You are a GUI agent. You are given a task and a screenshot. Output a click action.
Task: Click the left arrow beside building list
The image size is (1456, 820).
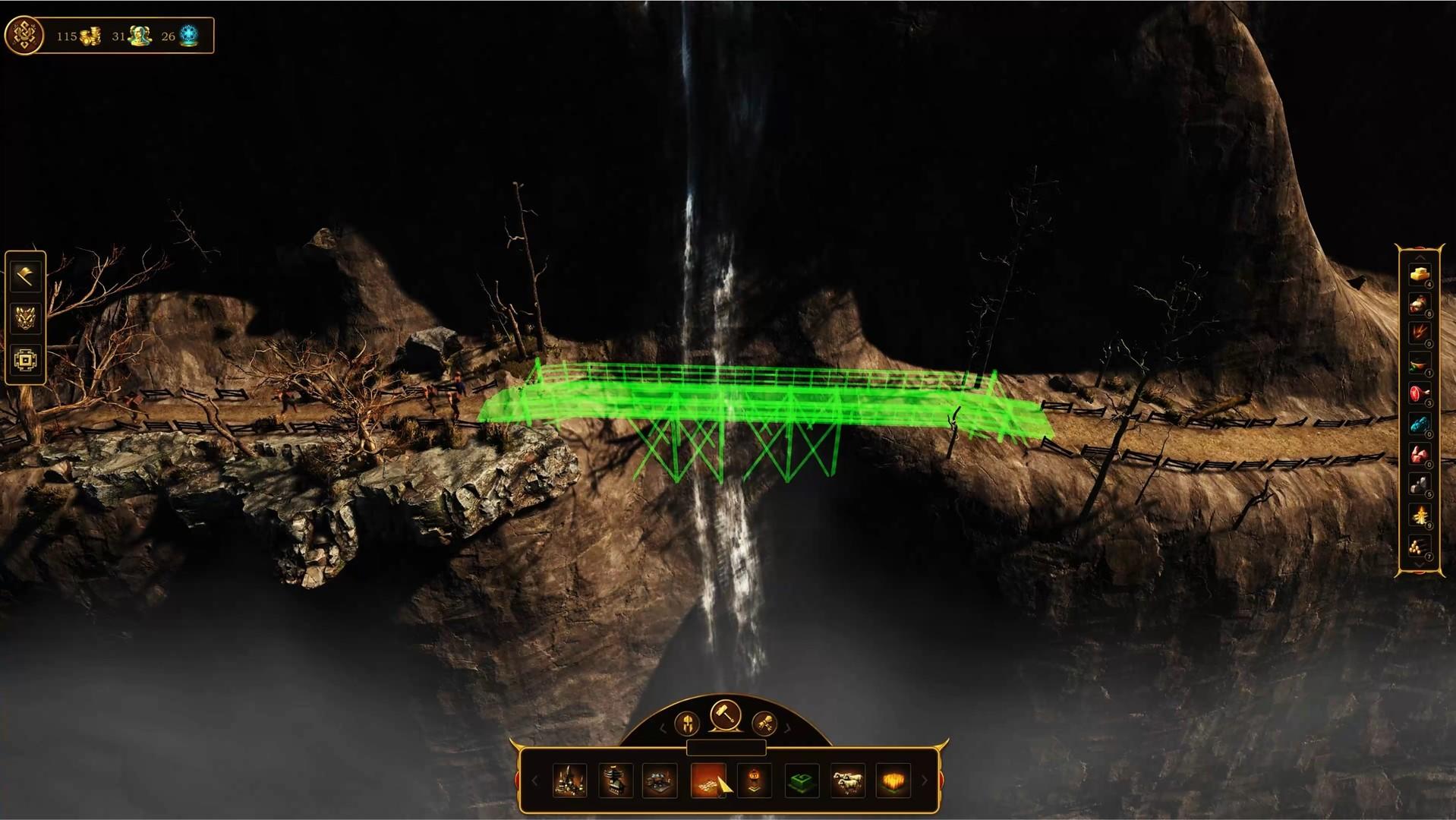[535, 780]
